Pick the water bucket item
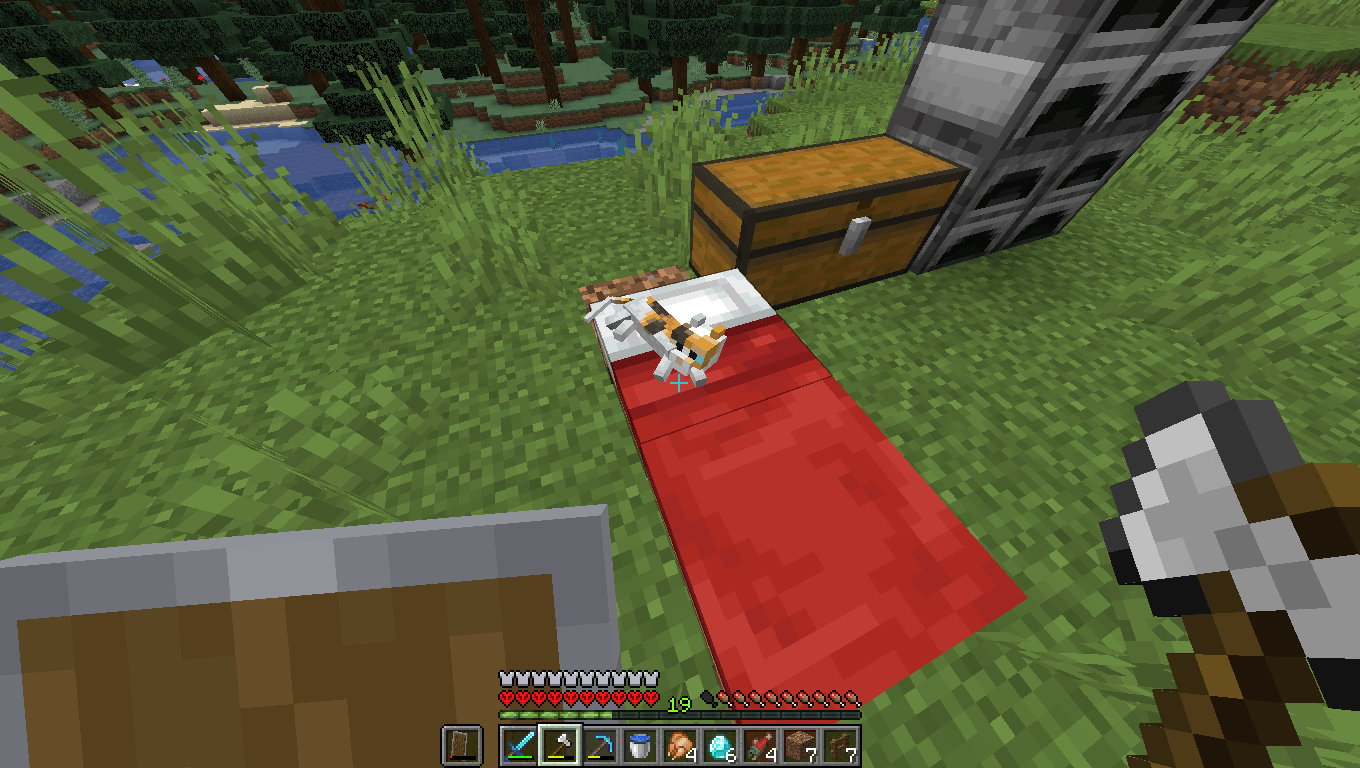This screenshot has width=1360, height=768. (639, 744)
